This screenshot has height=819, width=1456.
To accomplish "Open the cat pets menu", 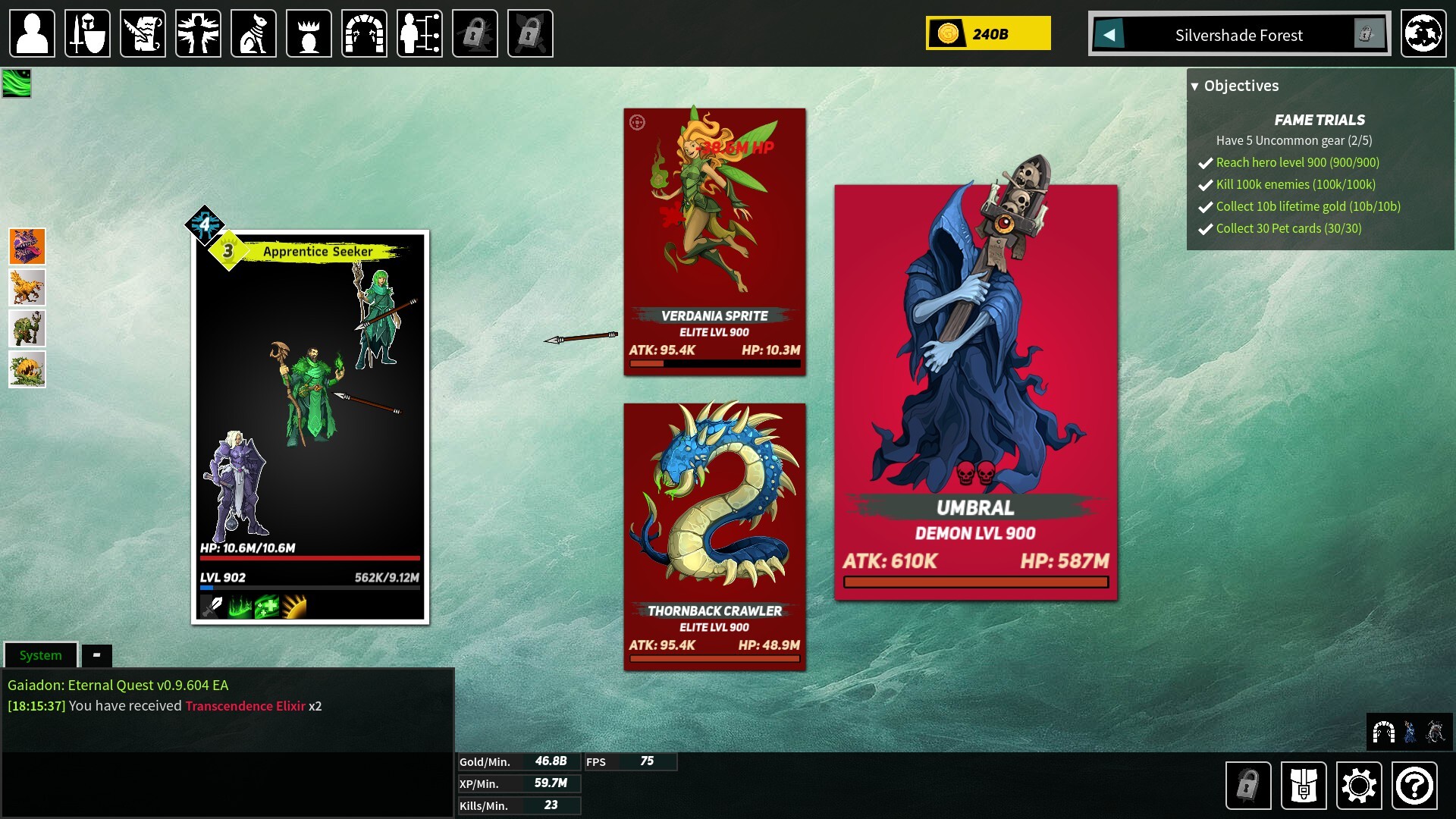I will (x=253, y=33).
